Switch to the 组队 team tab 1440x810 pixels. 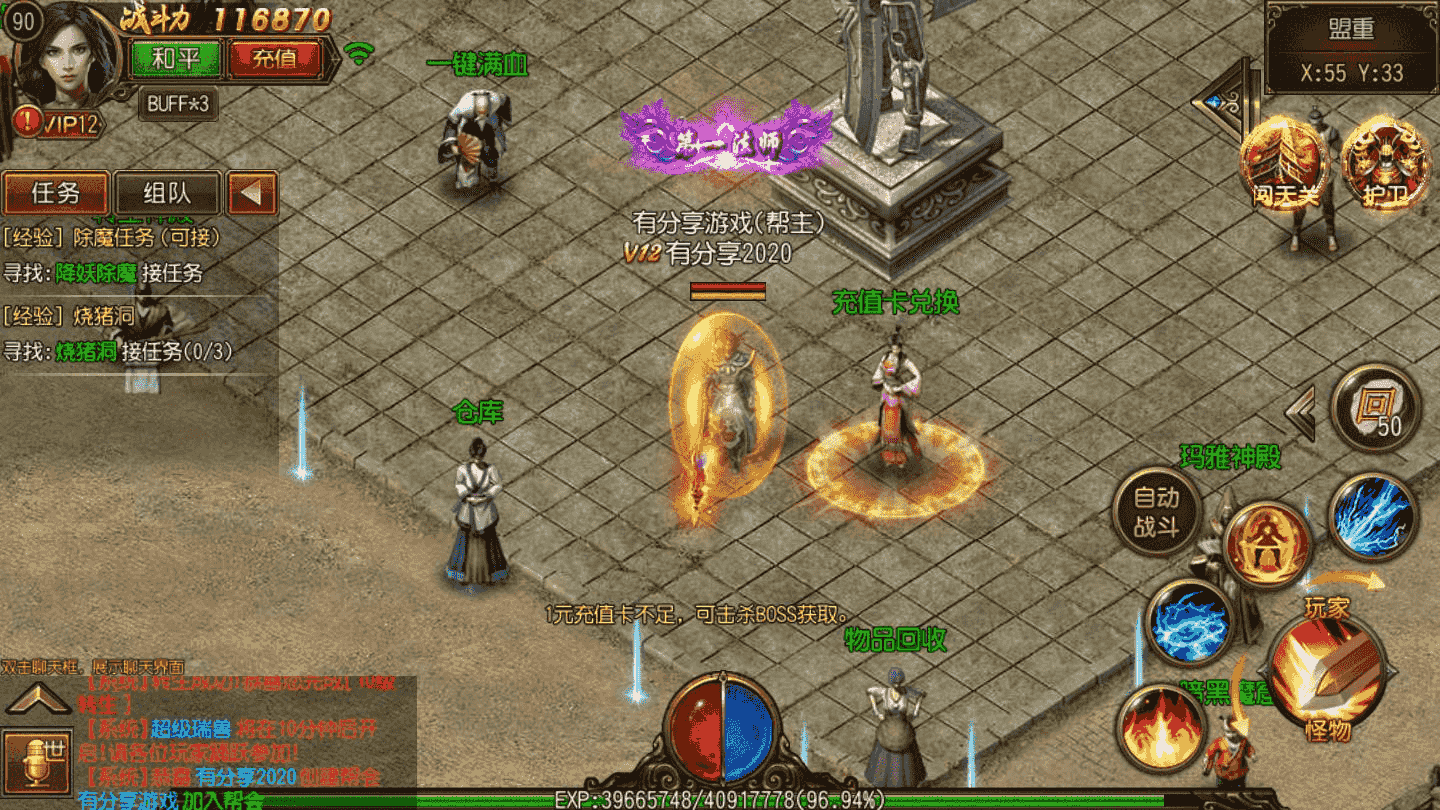tap(167, 193)
